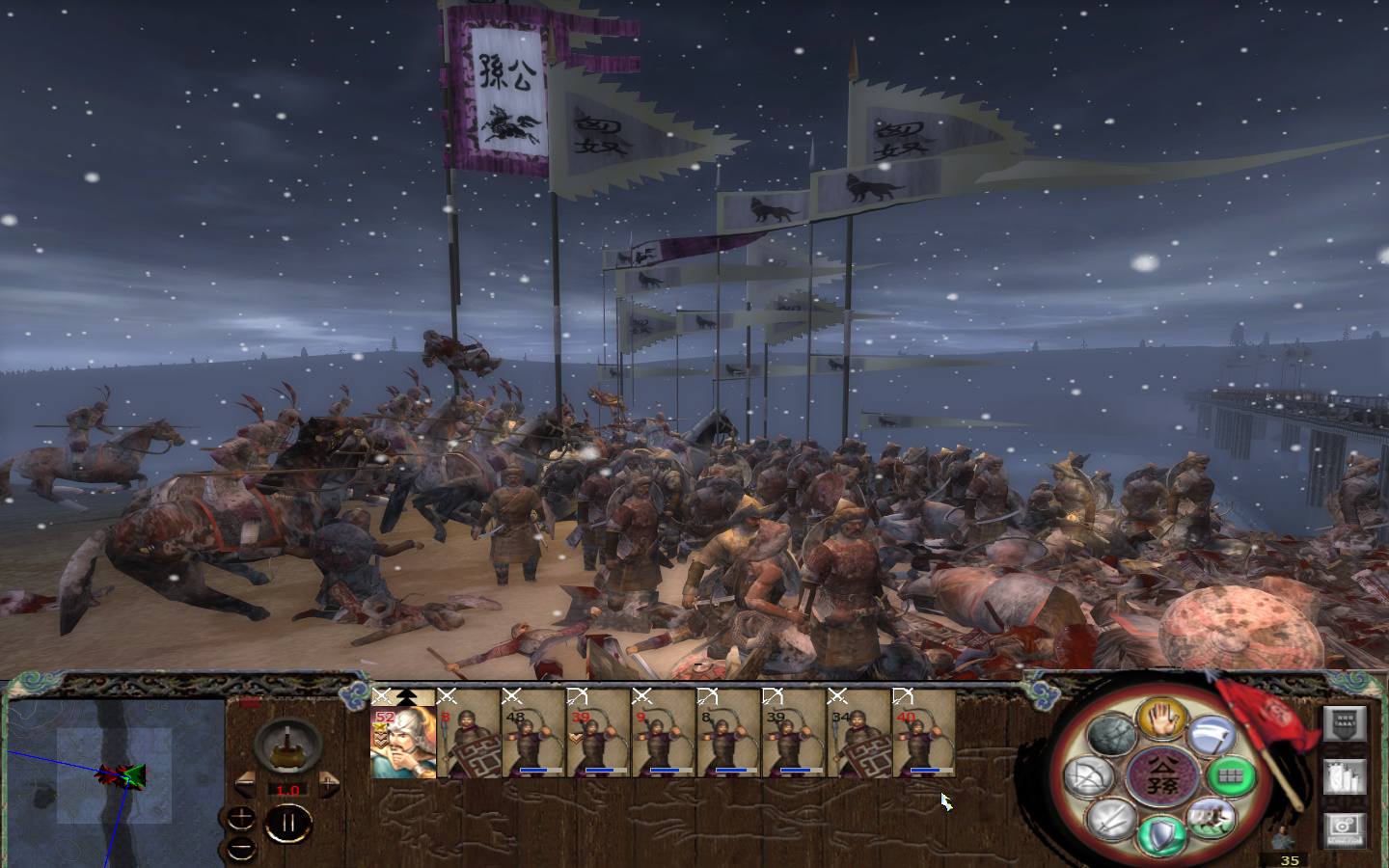Pause the battle with the pause button
The image size is (1389, 868).
coord(289,821)
